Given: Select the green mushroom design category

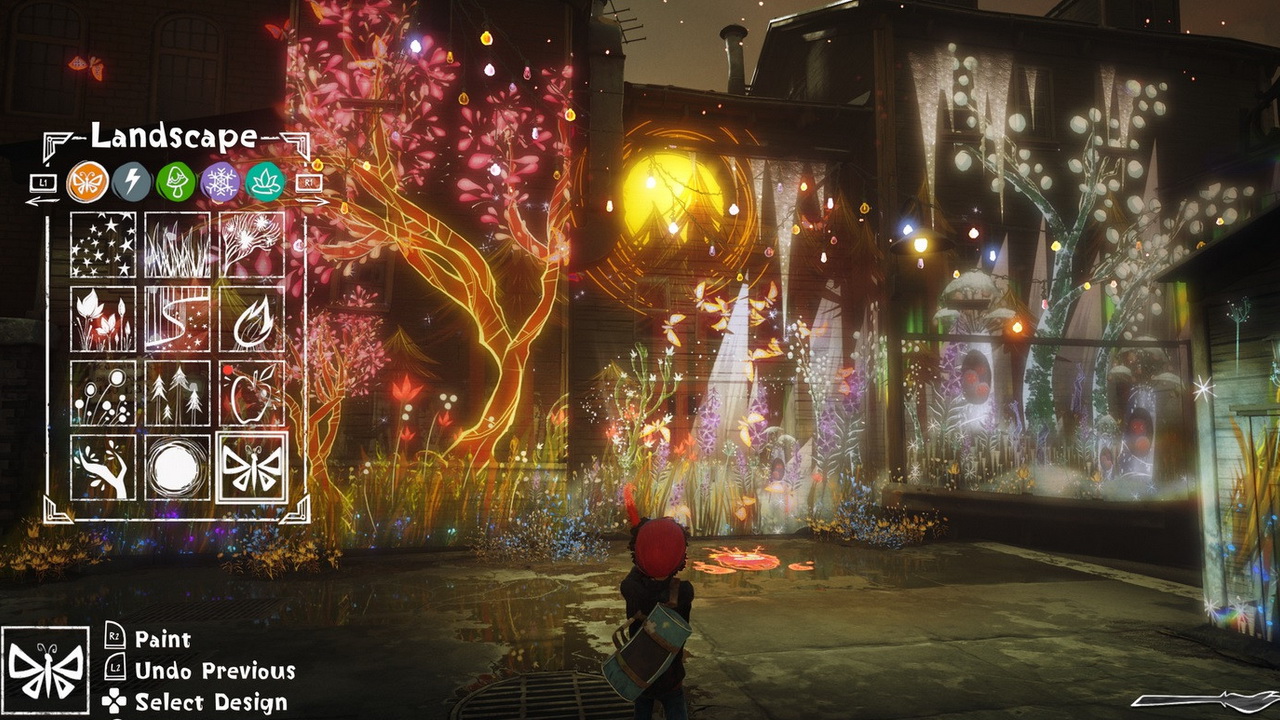Looking at the screenshot, I should click(x=175, y=182).
